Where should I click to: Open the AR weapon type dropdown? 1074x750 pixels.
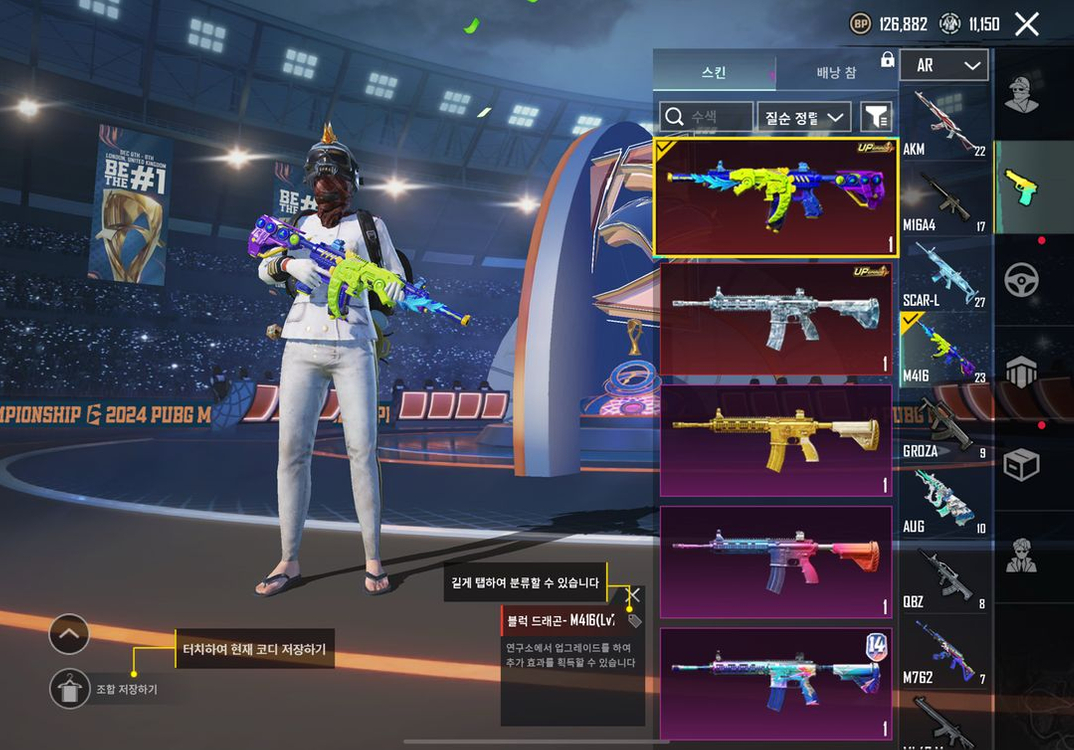(944, 66)
